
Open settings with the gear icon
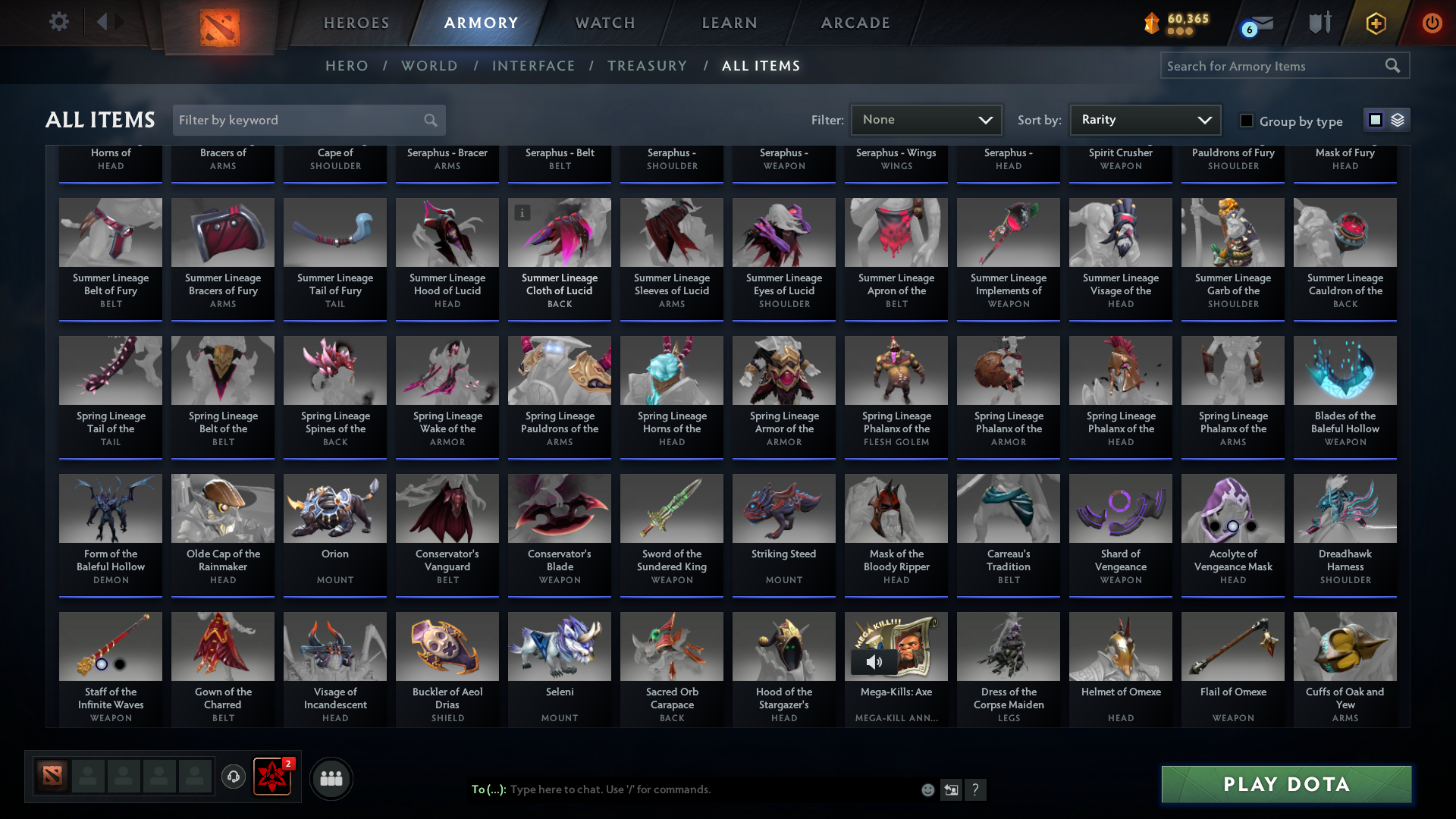[x=58, y=22]
